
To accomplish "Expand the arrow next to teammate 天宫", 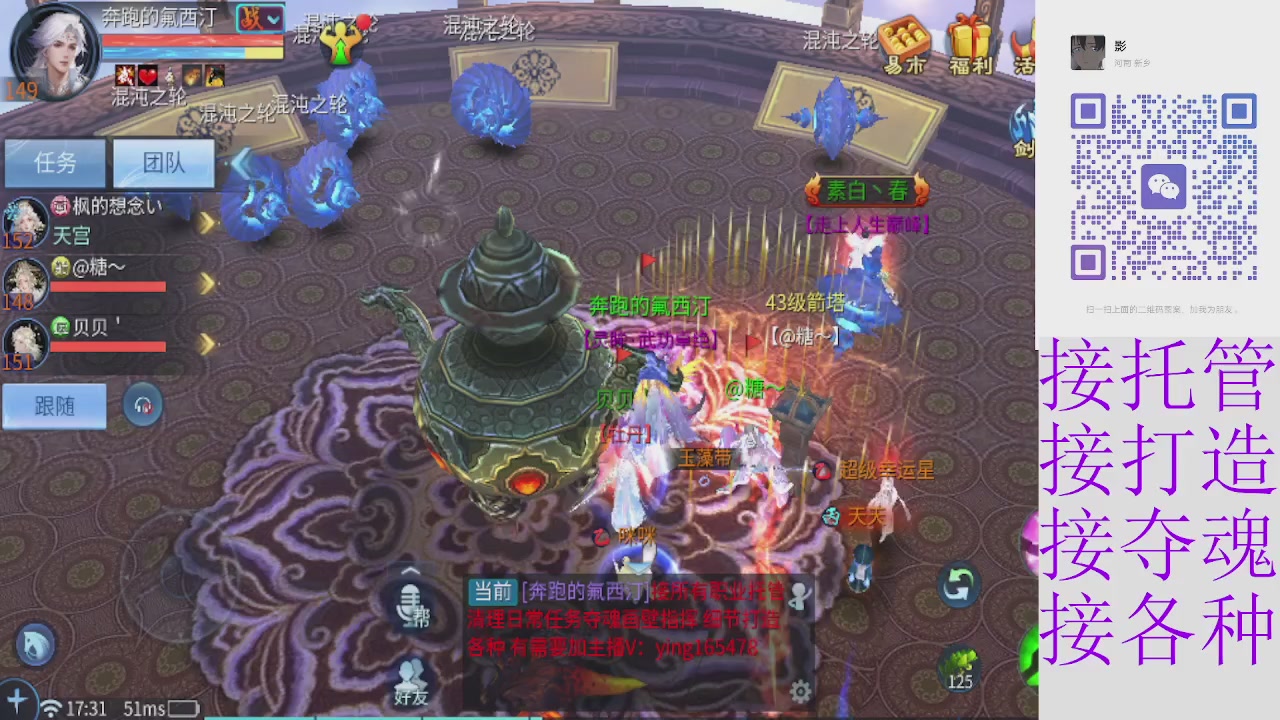I will point(207,224).
